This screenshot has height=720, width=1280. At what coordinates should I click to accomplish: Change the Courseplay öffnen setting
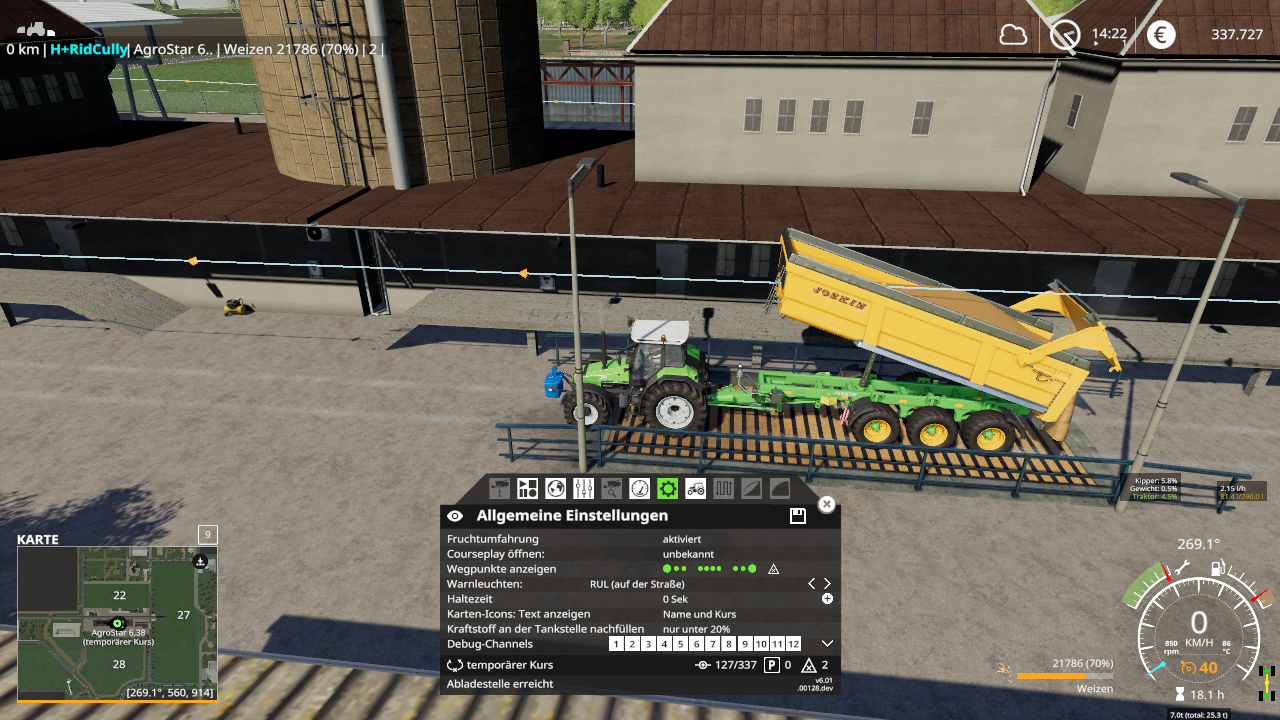(x=688, y=554)
